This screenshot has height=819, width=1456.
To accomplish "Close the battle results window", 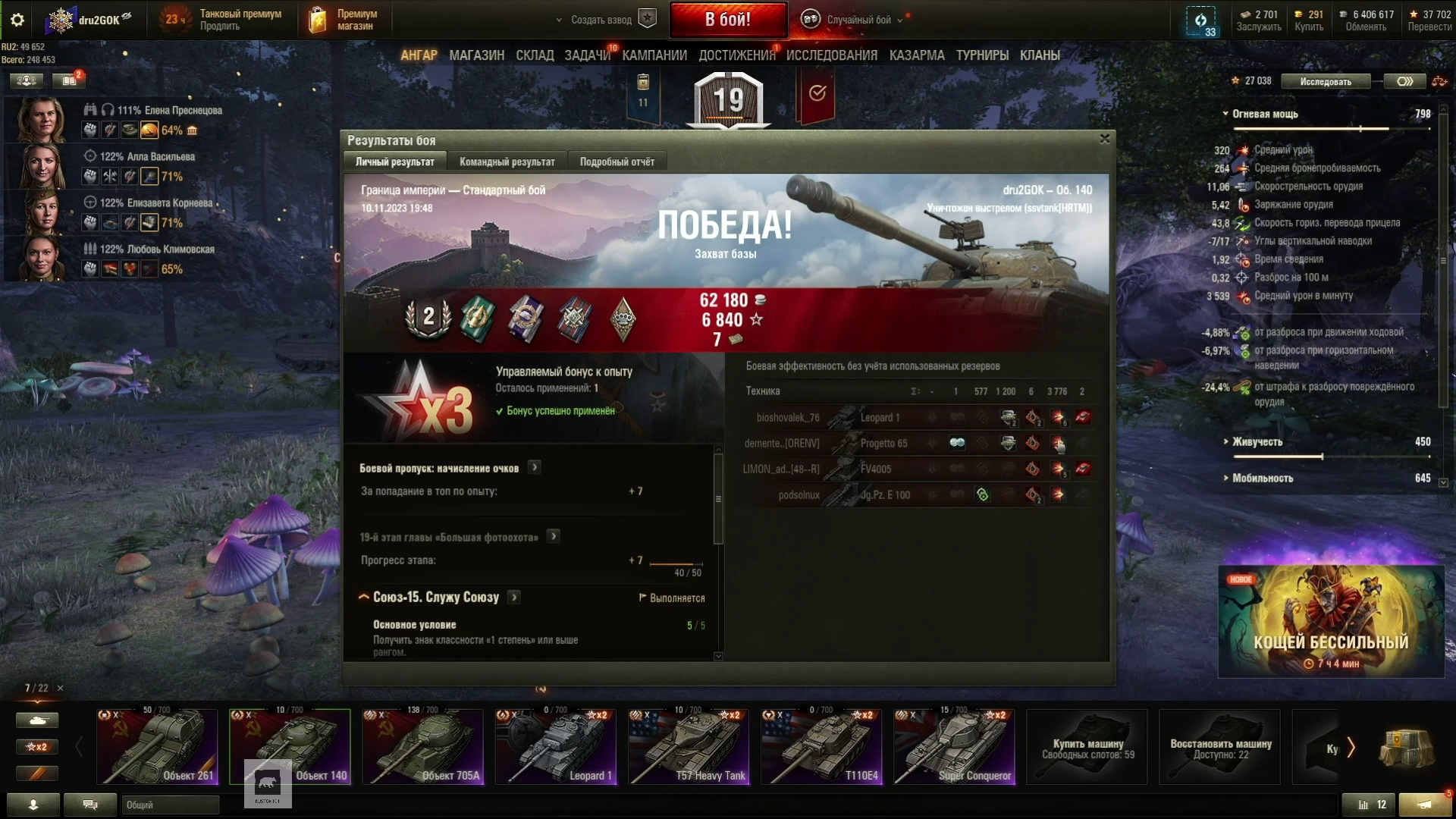I will pos(1104,139).
